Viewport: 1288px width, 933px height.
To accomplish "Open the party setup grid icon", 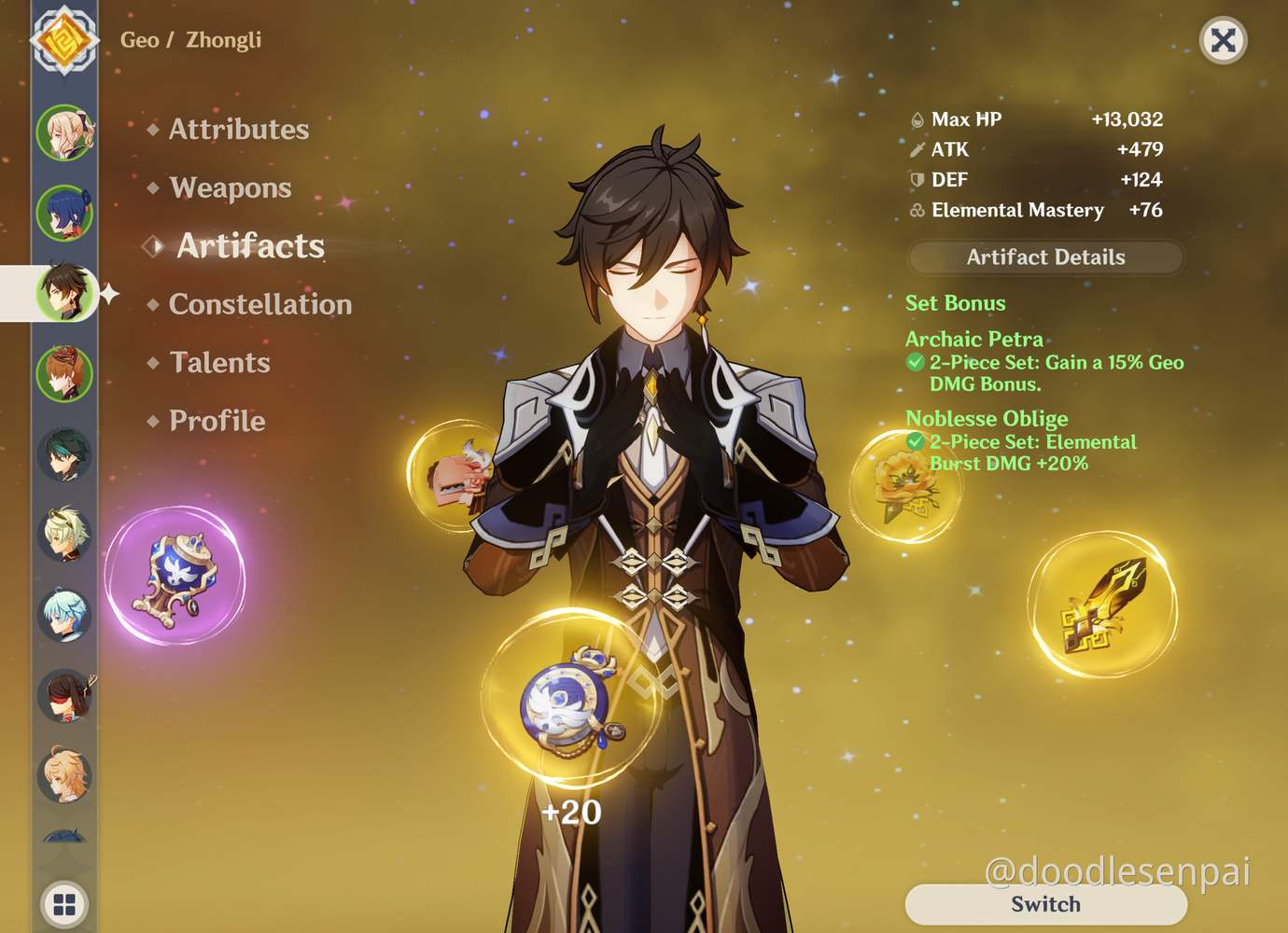I will [63, 903].
